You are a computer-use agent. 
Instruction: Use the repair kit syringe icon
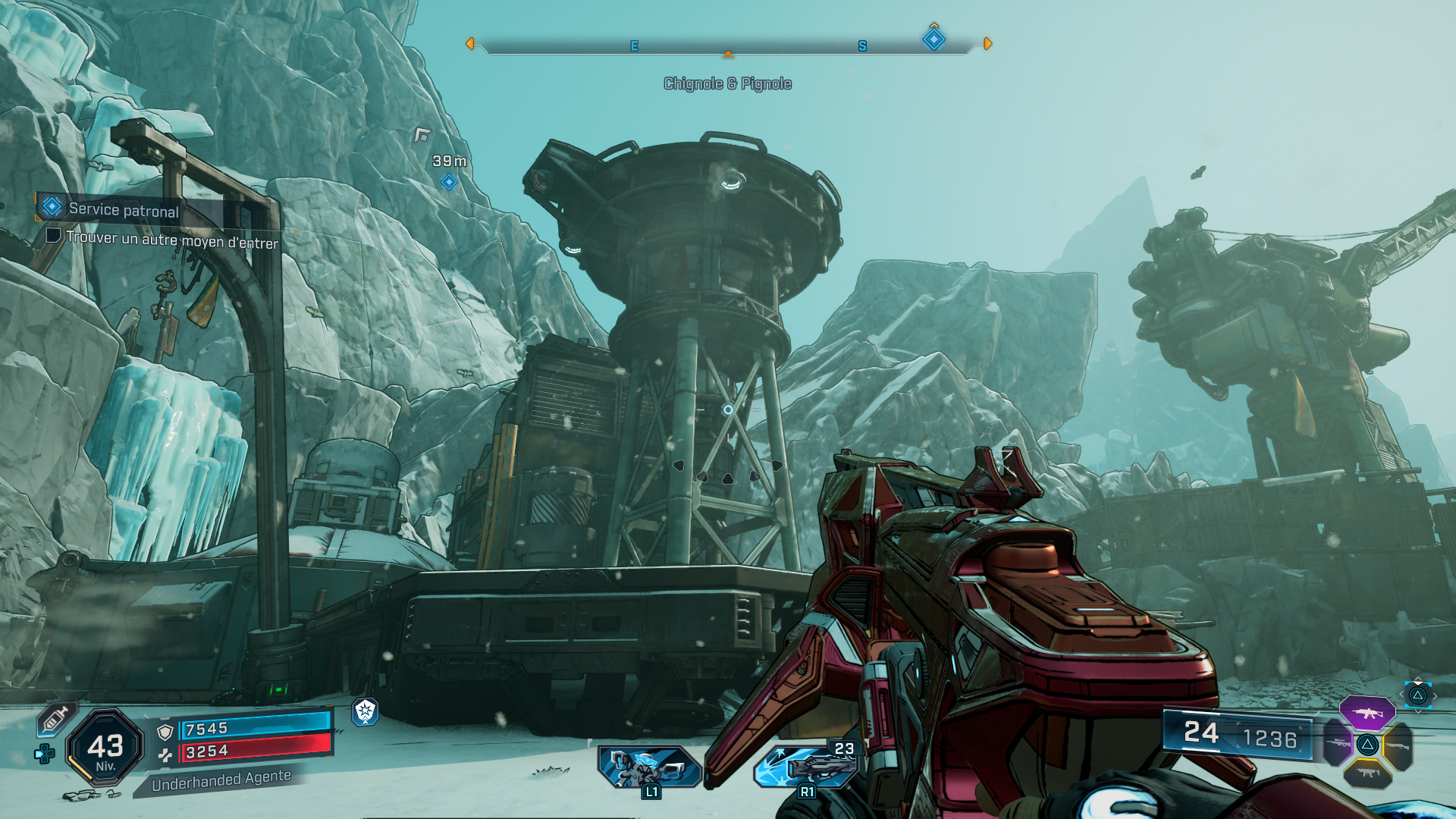click(x=55, y=718)
